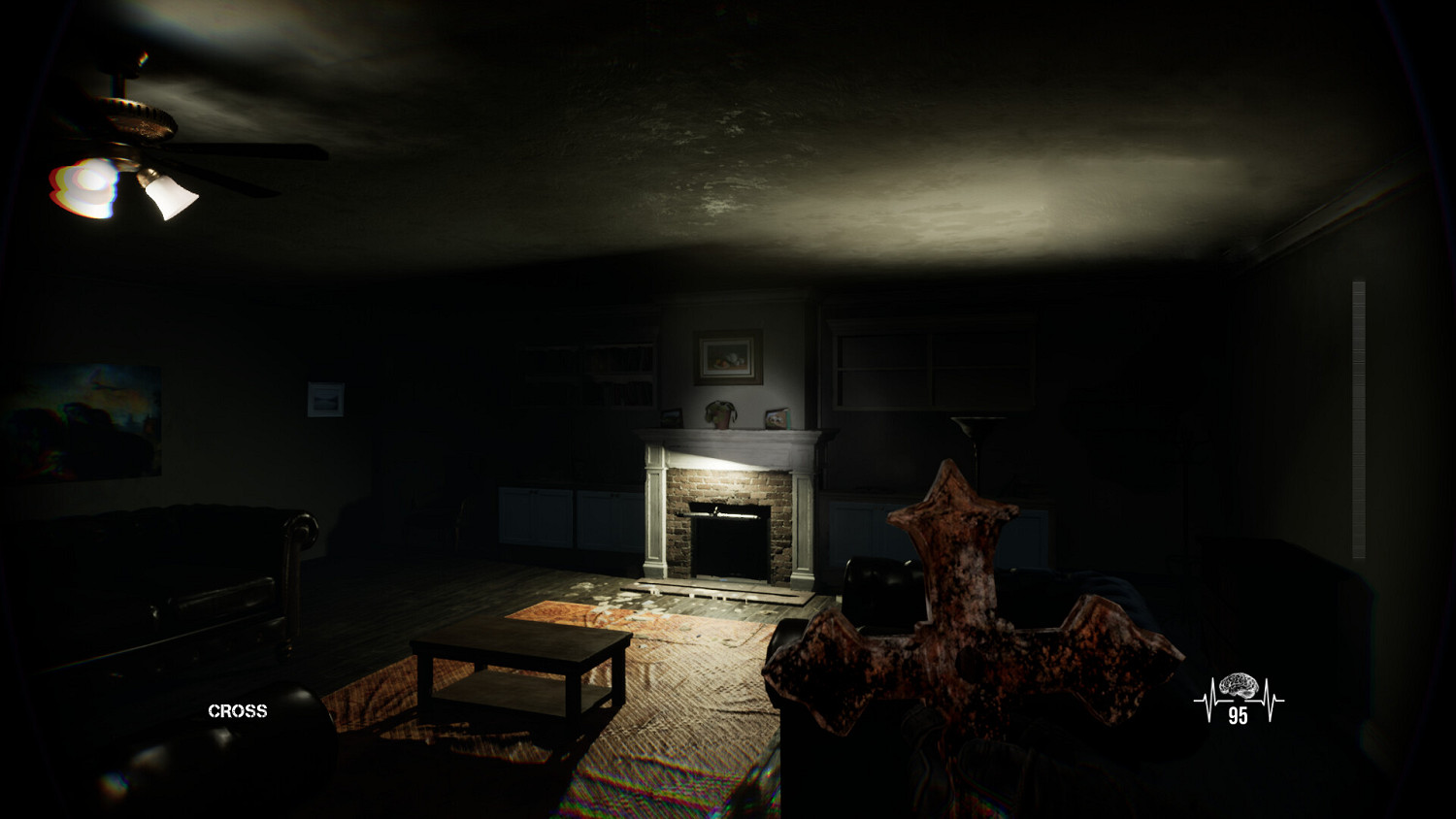Click the CROSS inventory label
Viewport: 1456px width, 819px height.
point(237,711)
